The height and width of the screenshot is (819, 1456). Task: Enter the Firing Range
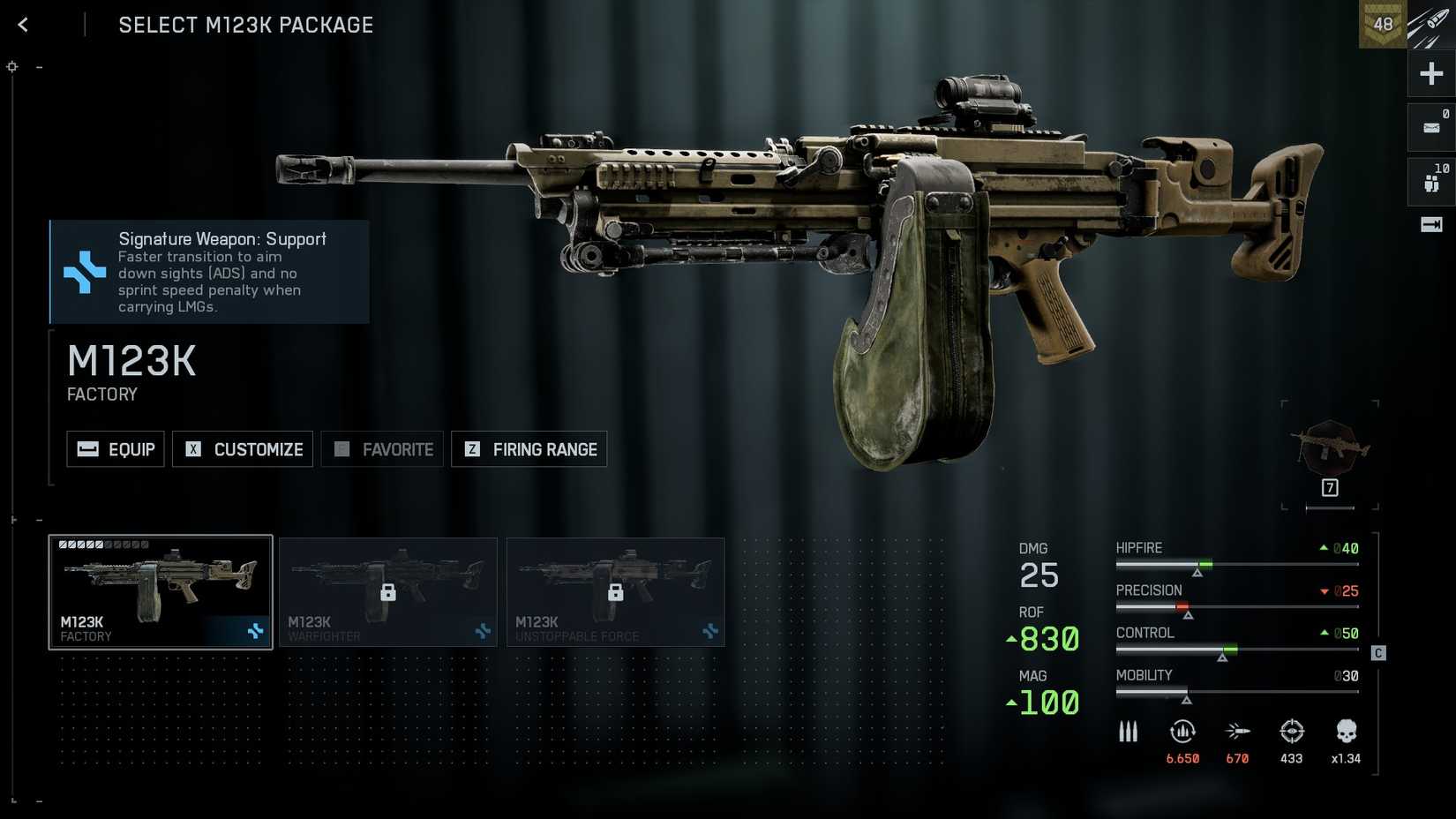pyautogui.click(x=529, y=449)
